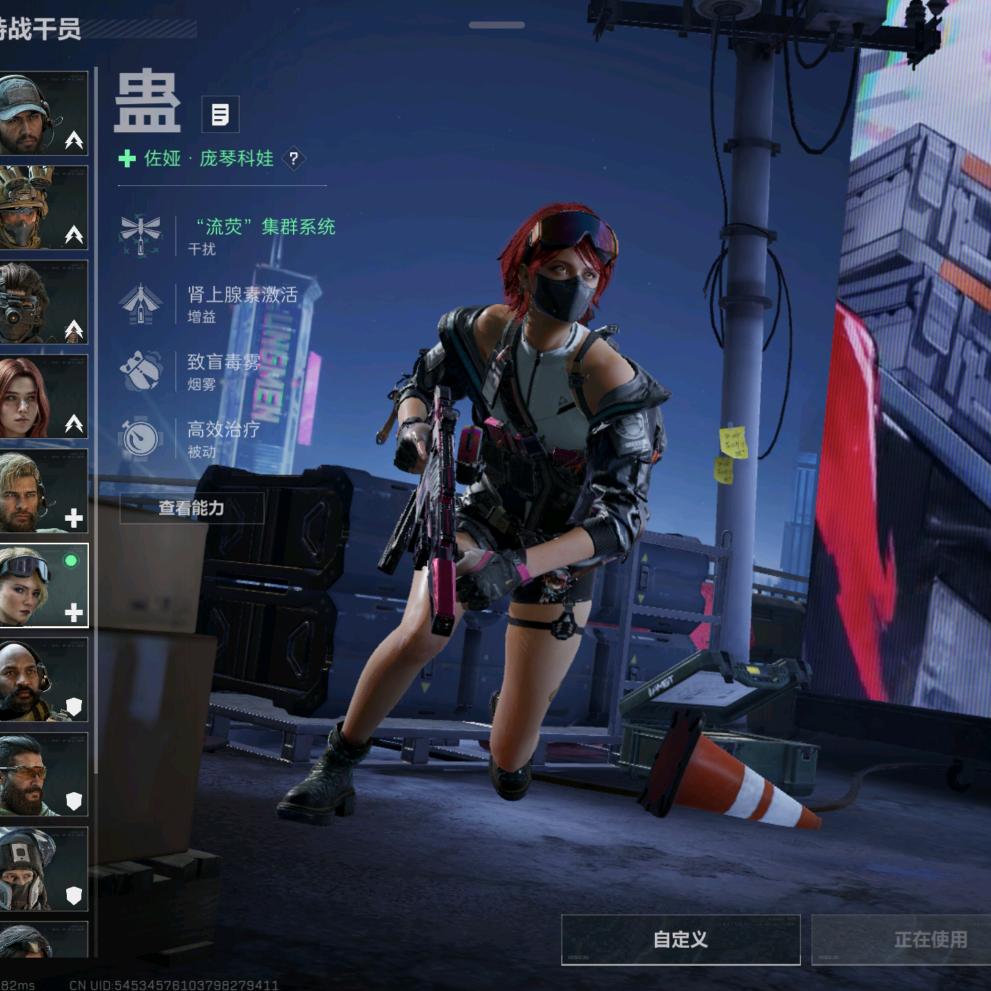Open 查看能力 to view abilities
Viewport: 991px width, 991px height.
coord(191,508)
